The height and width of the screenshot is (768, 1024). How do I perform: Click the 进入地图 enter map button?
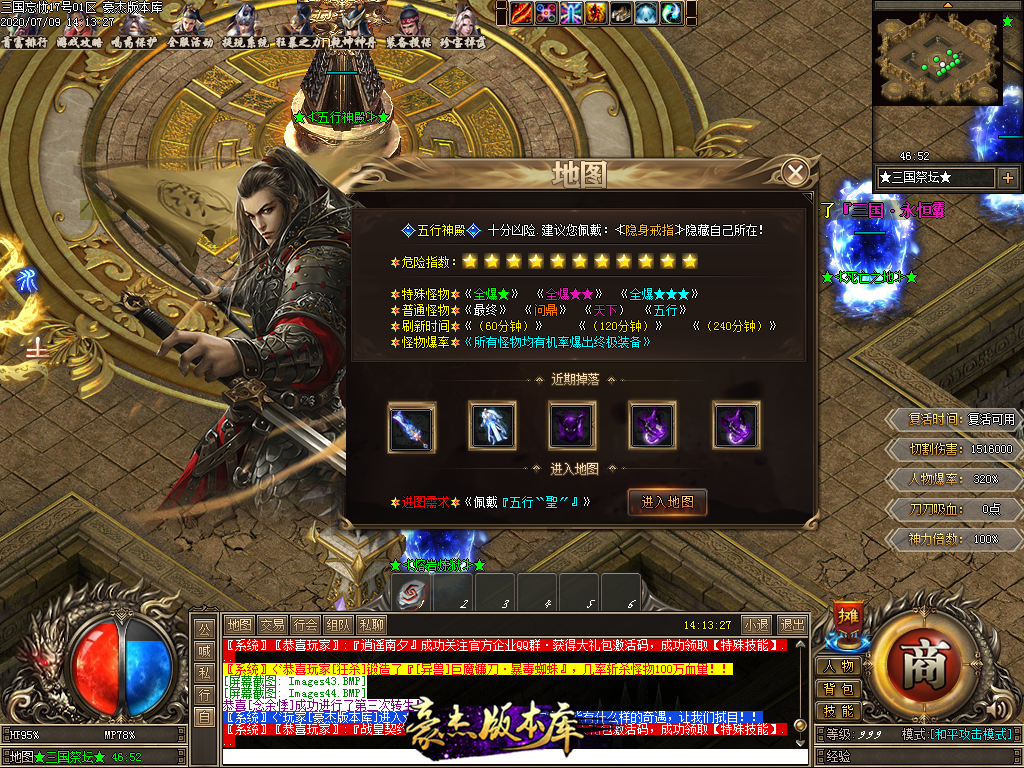(x=667, y=502)
